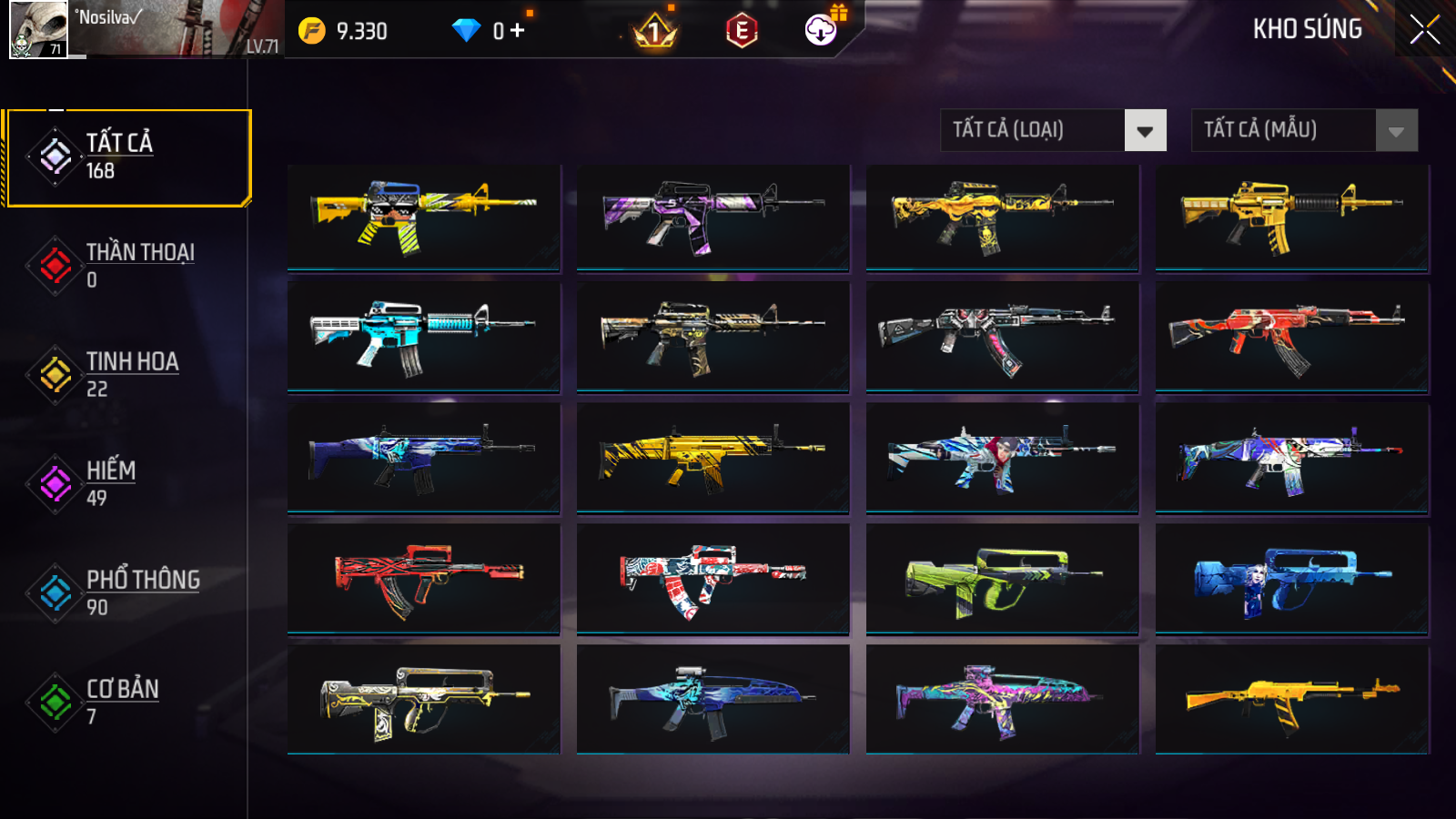The image size is (1456, 819).
Task: Click the red E hexagon icon
Action: [x=742, y=31]
